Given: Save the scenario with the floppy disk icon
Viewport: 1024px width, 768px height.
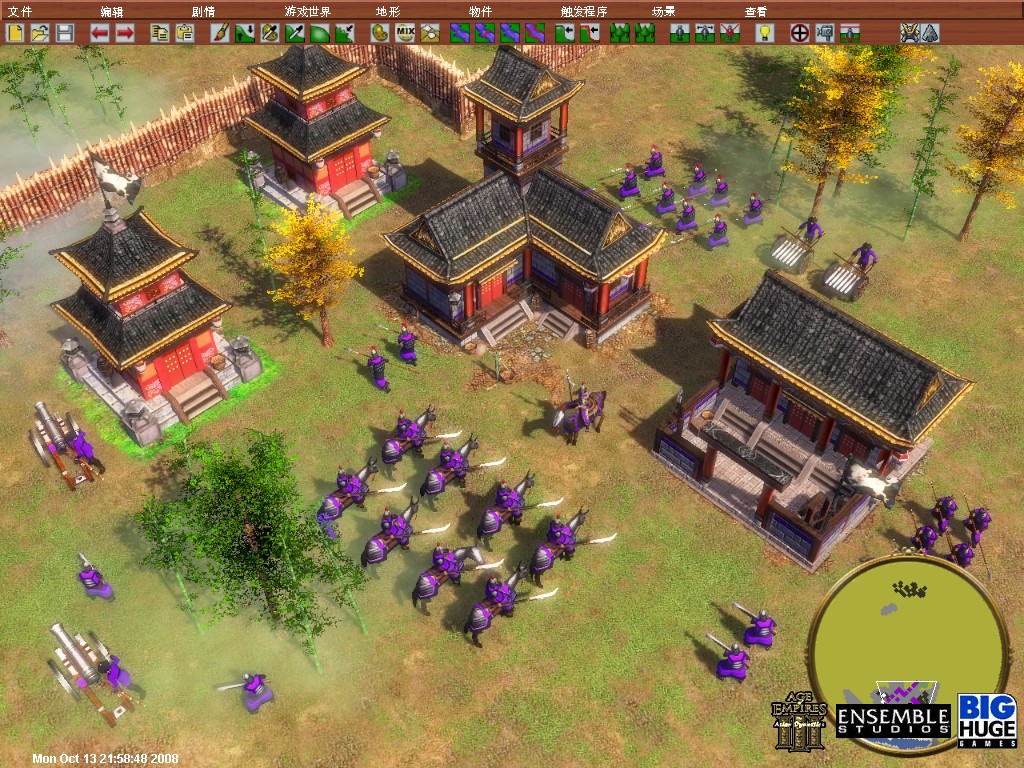Looking at the screenshot, I should tap(64, 33).
